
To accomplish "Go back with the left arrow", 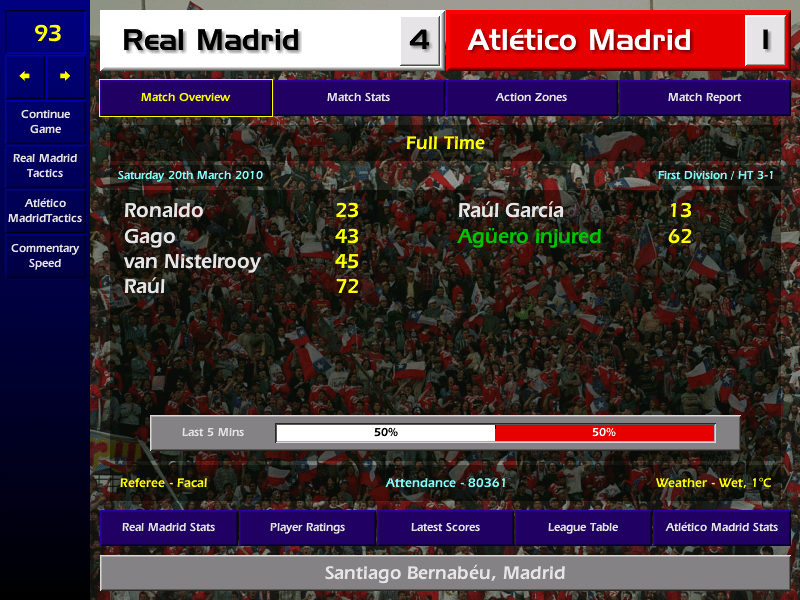I will point(25,76).
